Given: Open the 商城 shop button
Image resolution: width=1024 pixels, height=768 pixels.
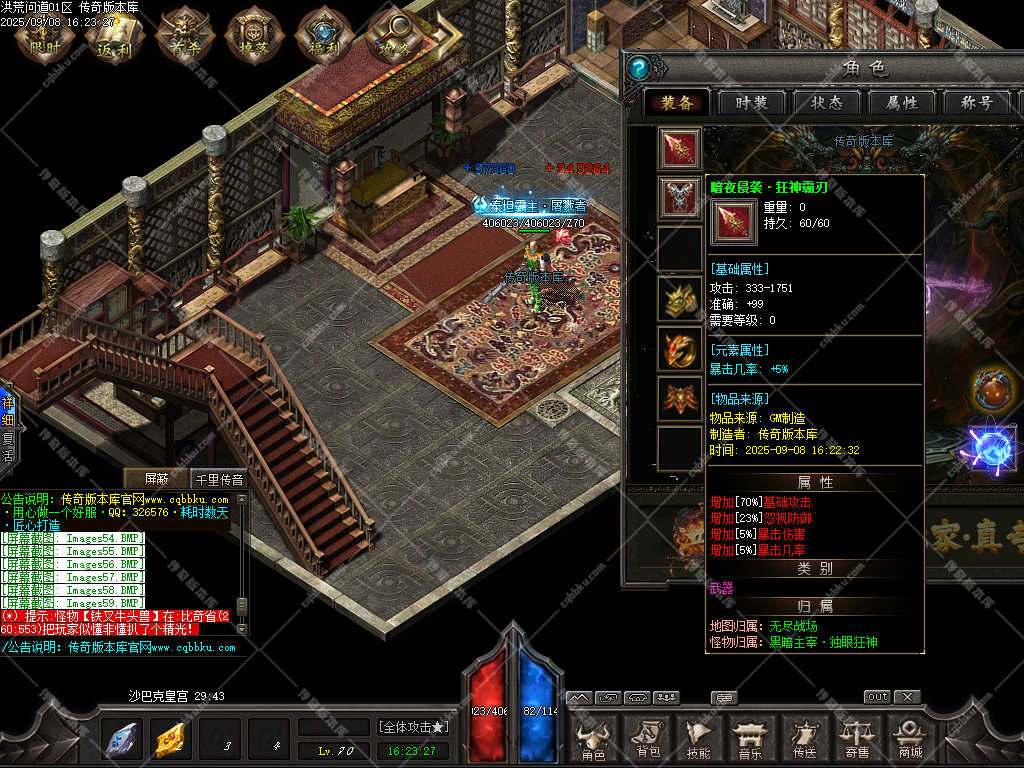Looking at the screenshot, I should pos(909,738).
